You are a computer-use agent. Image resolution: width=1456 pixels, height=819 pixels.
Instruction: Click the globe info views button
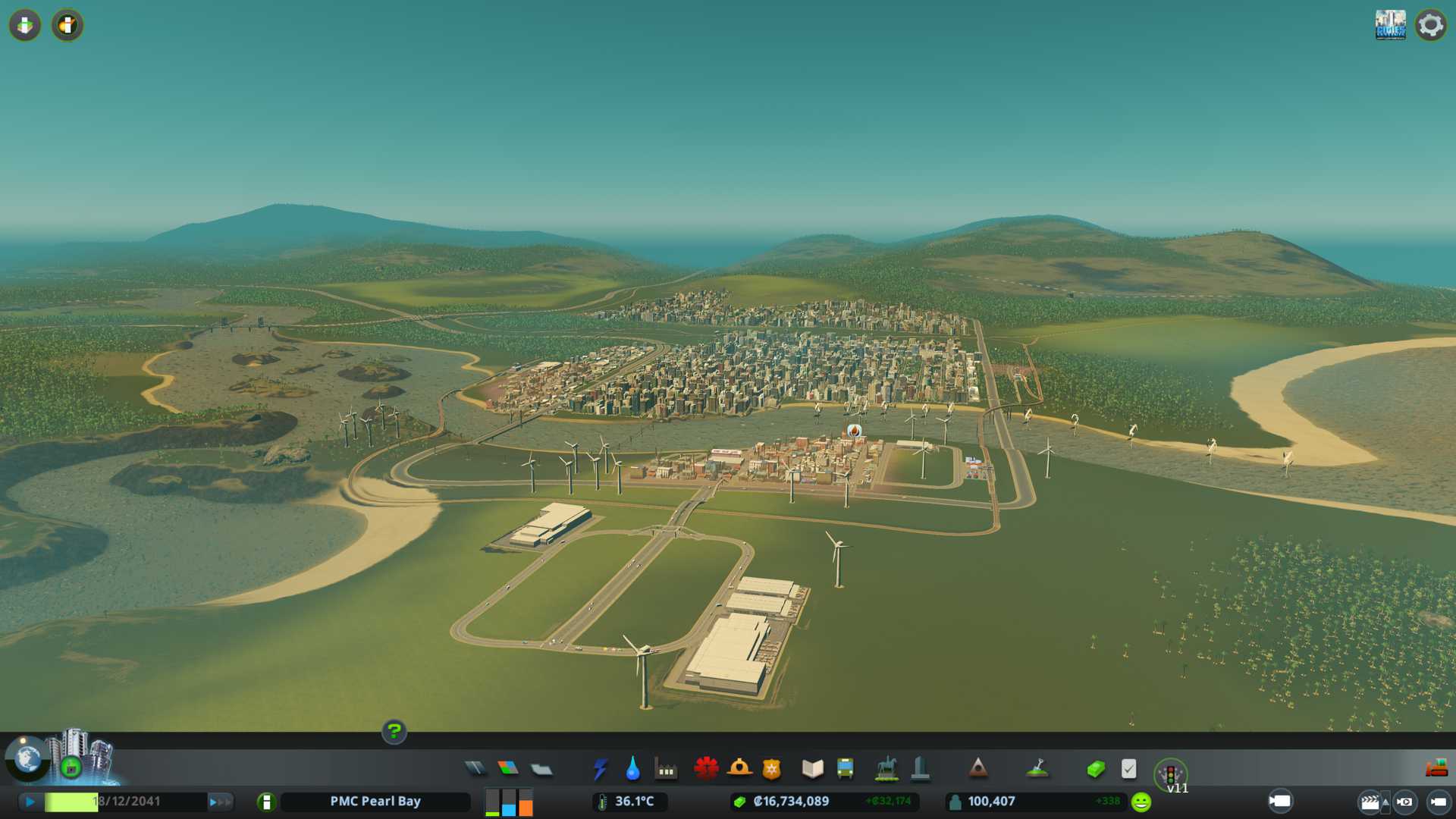(27, 759)
